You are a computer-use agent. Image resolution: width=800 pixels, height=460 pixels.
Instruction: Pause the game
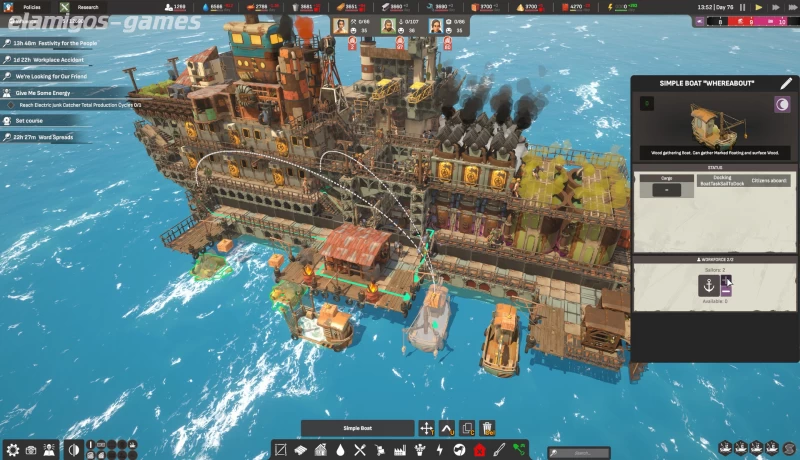pyautogui.click(x=743, y=7)
